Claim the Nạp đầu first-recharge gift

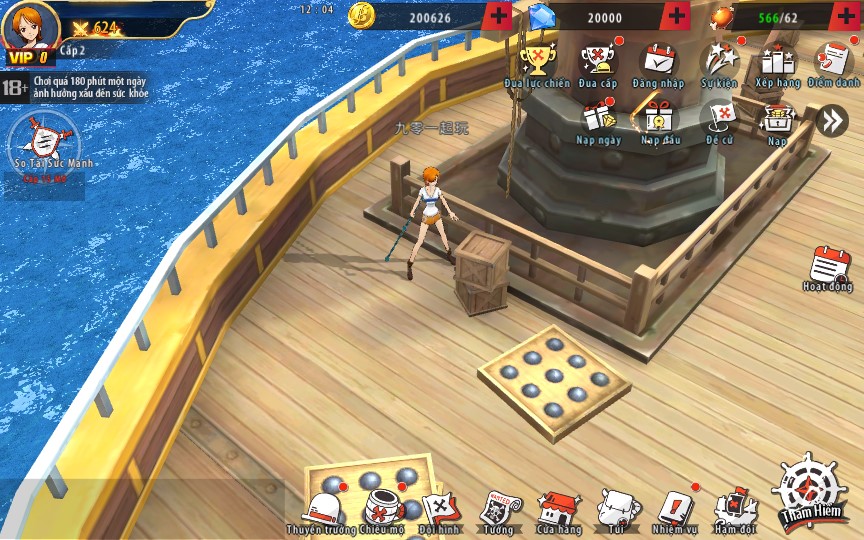tap(659, 119)
